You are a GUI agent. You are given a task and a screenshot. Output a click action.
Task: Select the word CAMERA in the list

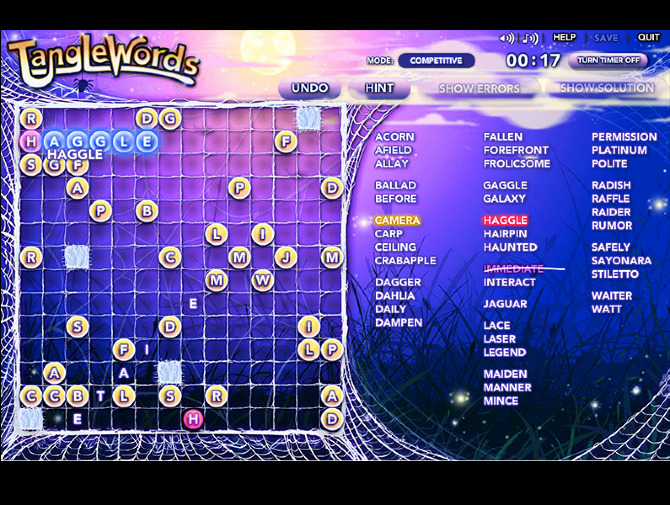(397, 220)
